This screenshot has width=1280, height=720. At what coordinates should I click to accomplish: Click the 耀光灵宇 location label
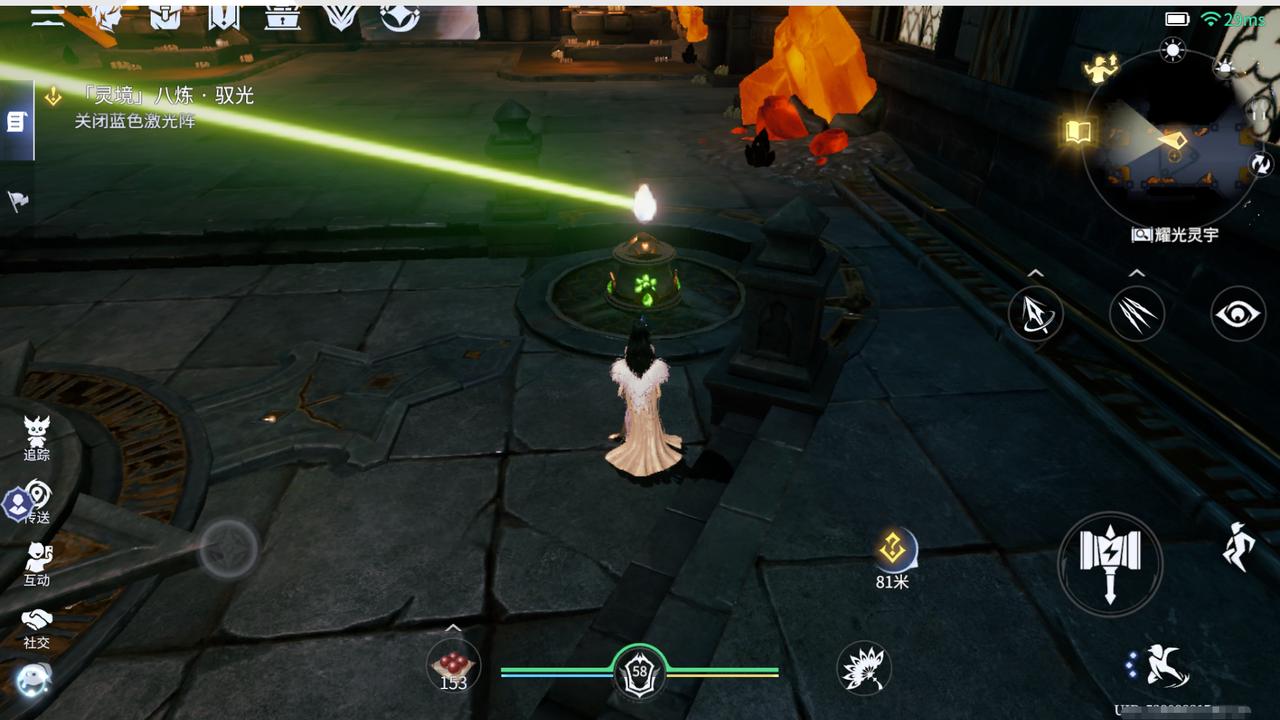click(1176, 235)
